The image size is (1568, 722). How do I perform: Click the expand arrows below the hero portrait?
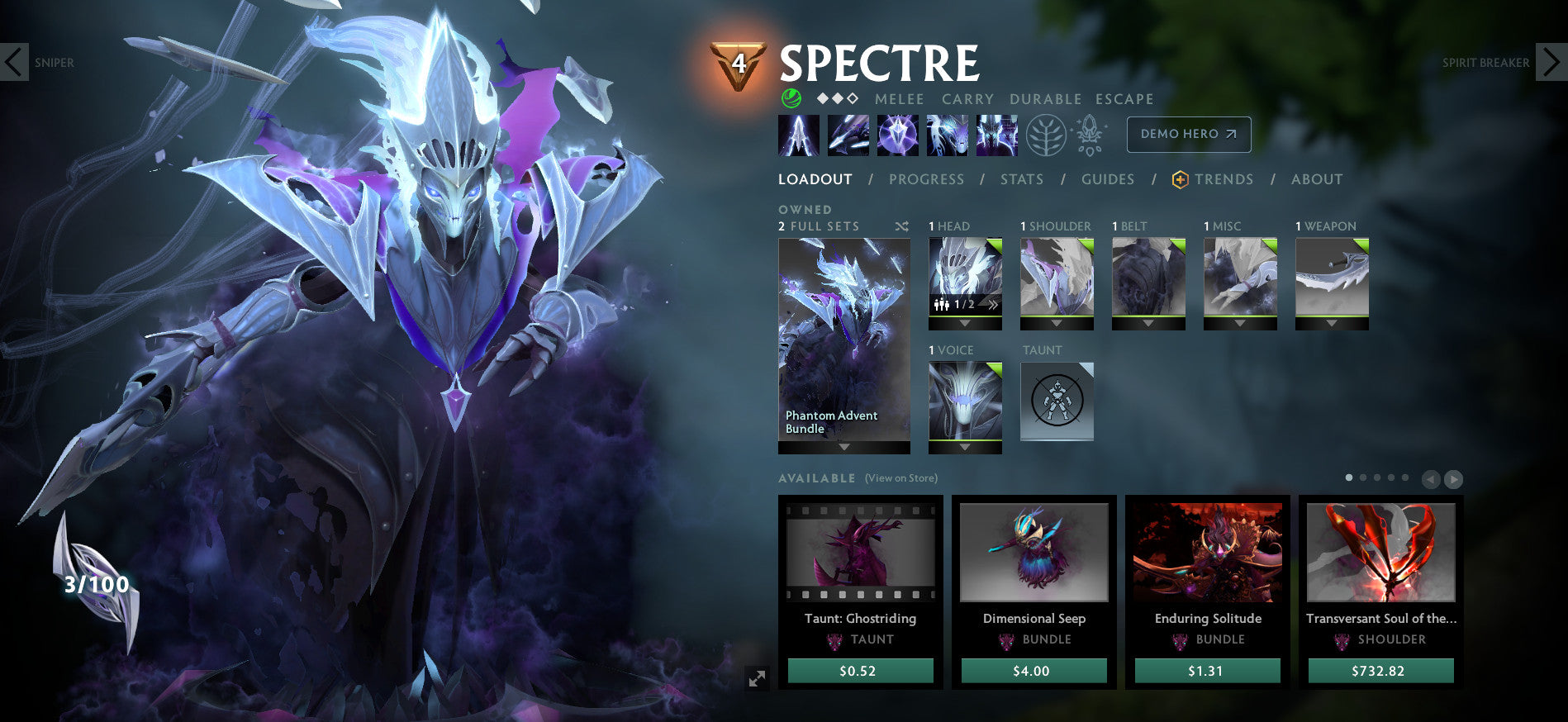point(757,679)
